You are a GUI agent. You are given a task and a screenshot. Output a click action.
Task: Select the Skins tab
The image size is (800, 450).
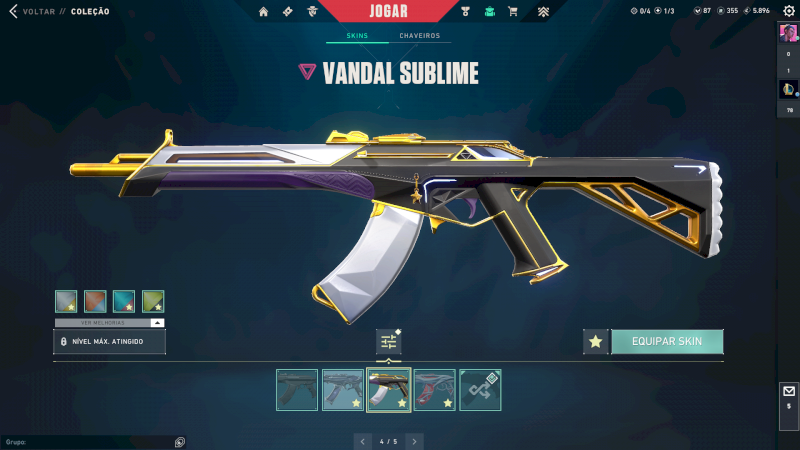(x=357, y=36)
